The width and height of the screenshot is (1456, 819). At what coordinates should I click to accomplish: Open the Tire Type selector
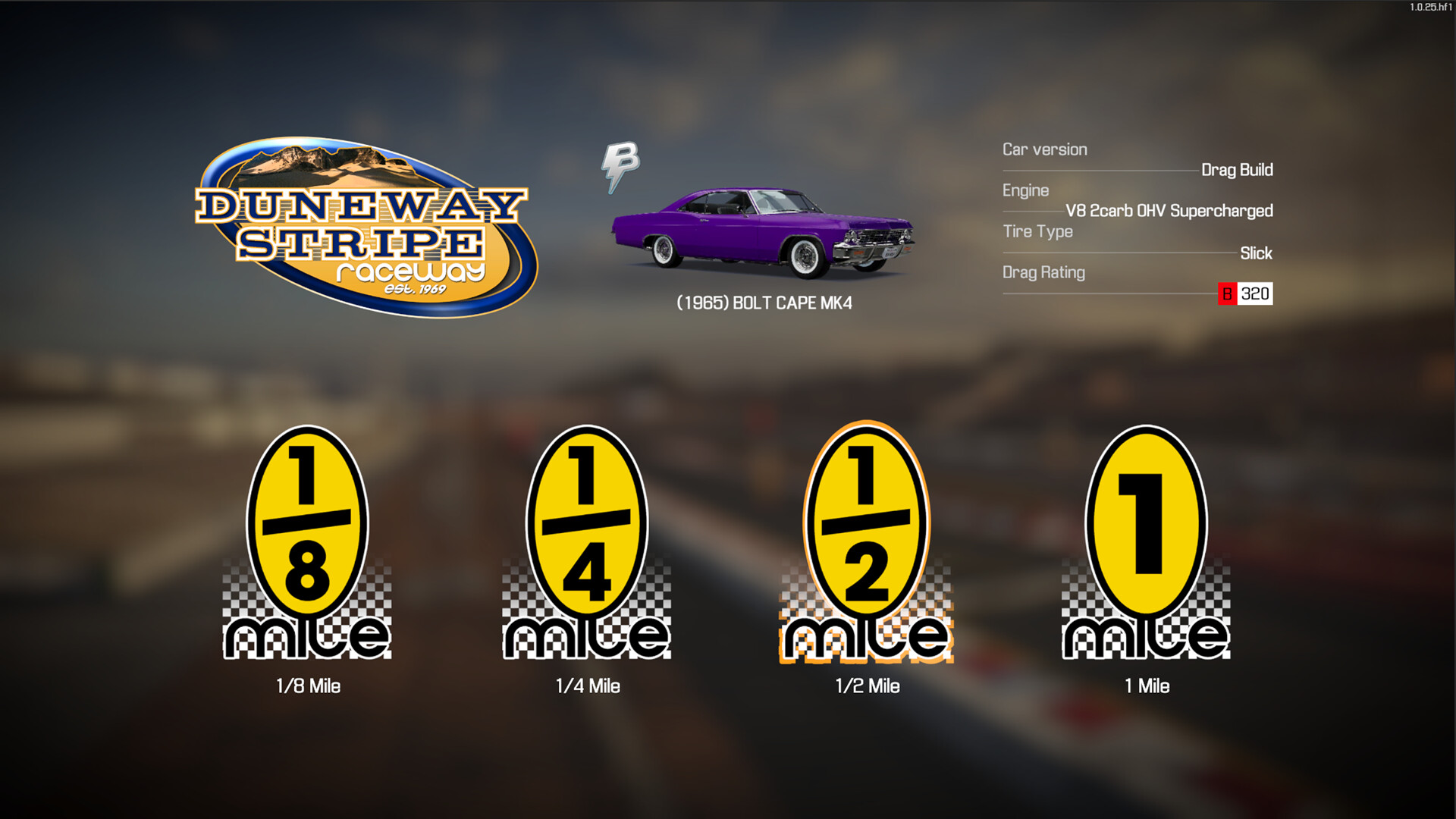[x=1038, y=231]
